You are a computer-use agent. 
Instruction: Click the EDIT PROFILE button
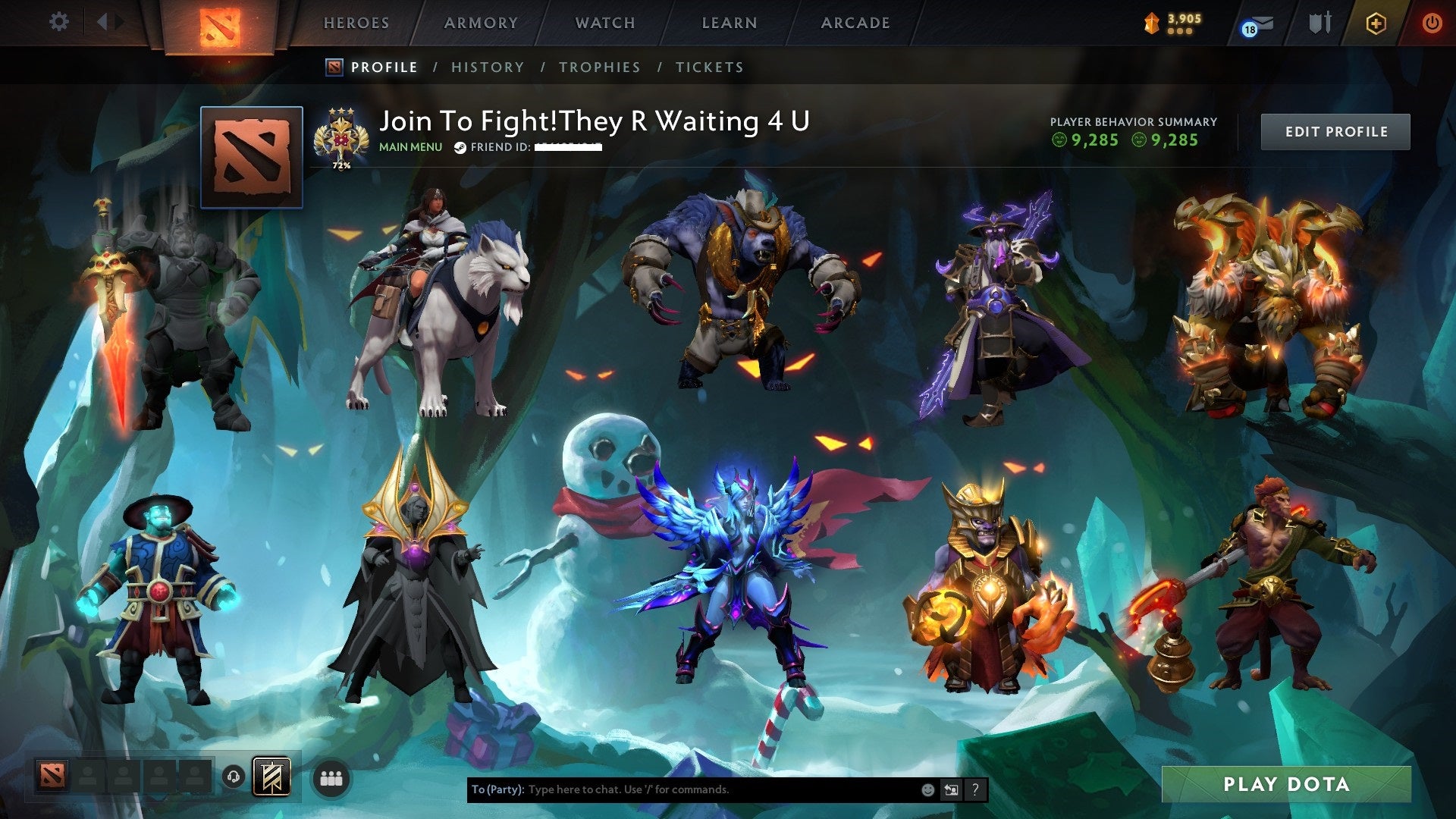[x=1335, y=130]
